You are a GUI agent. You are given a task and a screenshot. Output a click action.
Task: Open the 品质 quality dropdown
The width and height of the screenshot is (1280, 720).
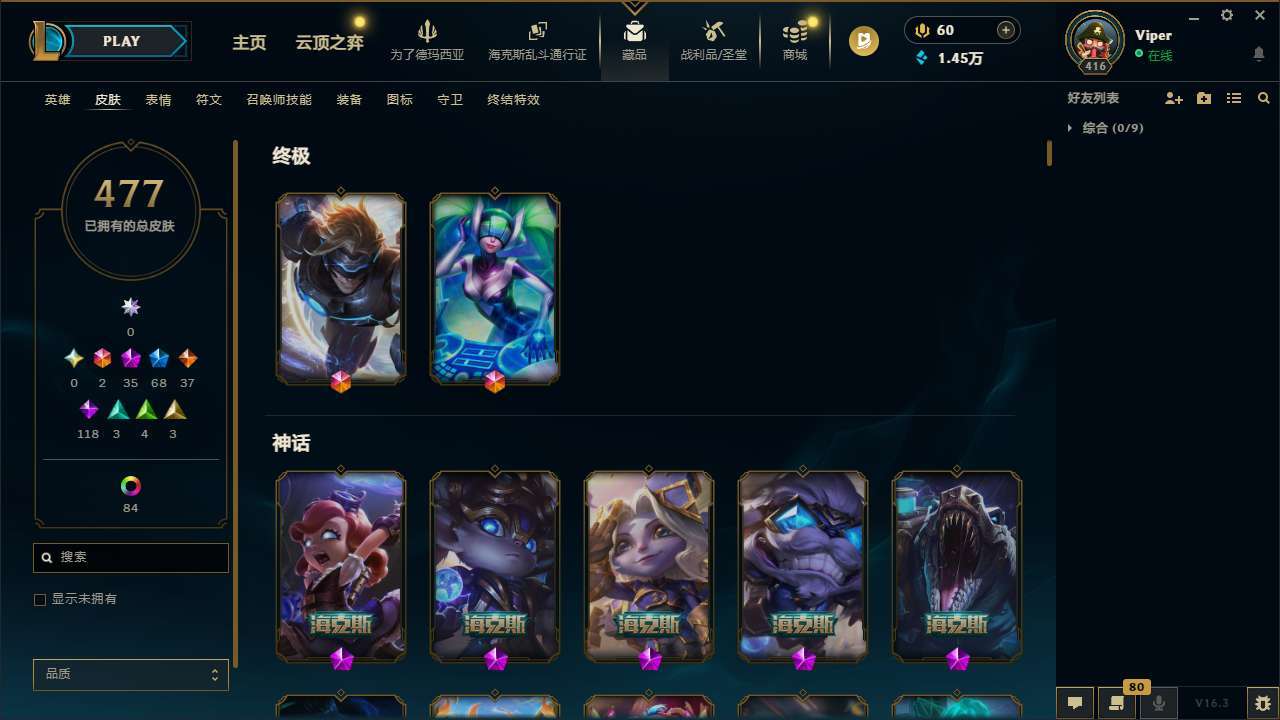pos(130,674)
